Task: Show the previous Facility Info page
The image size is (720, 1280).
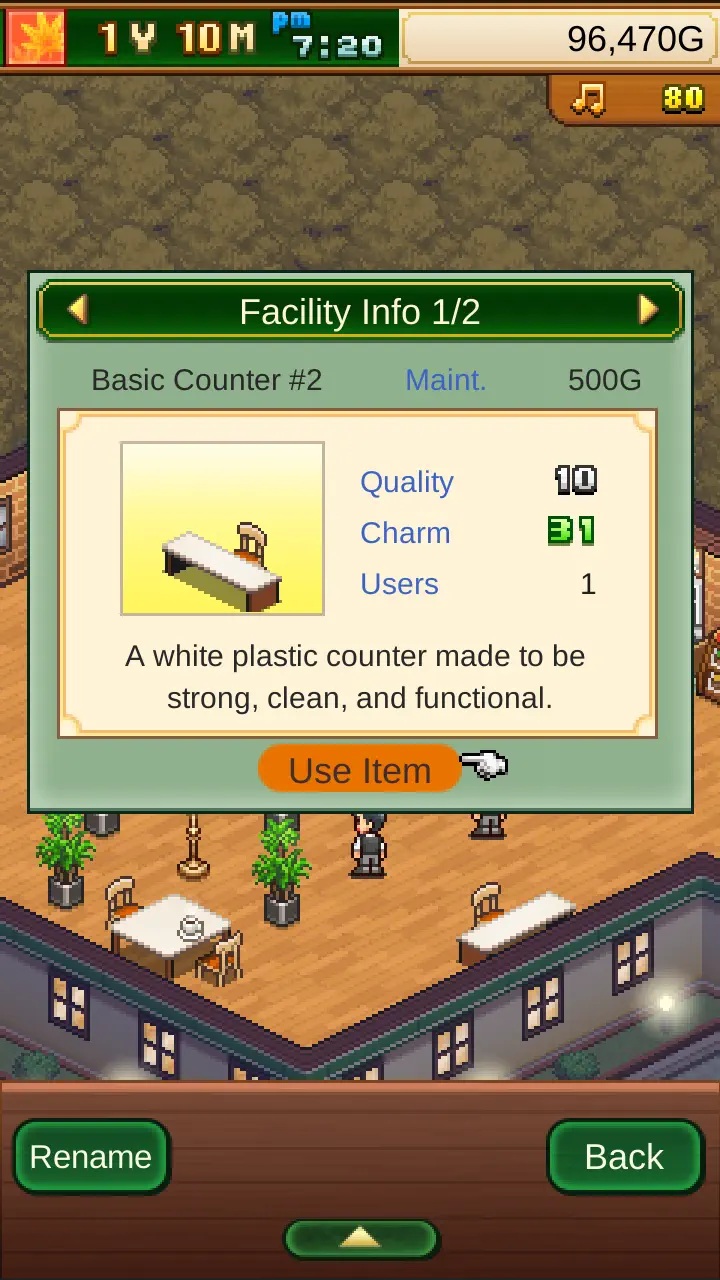Action: click(x=77, y=311)
